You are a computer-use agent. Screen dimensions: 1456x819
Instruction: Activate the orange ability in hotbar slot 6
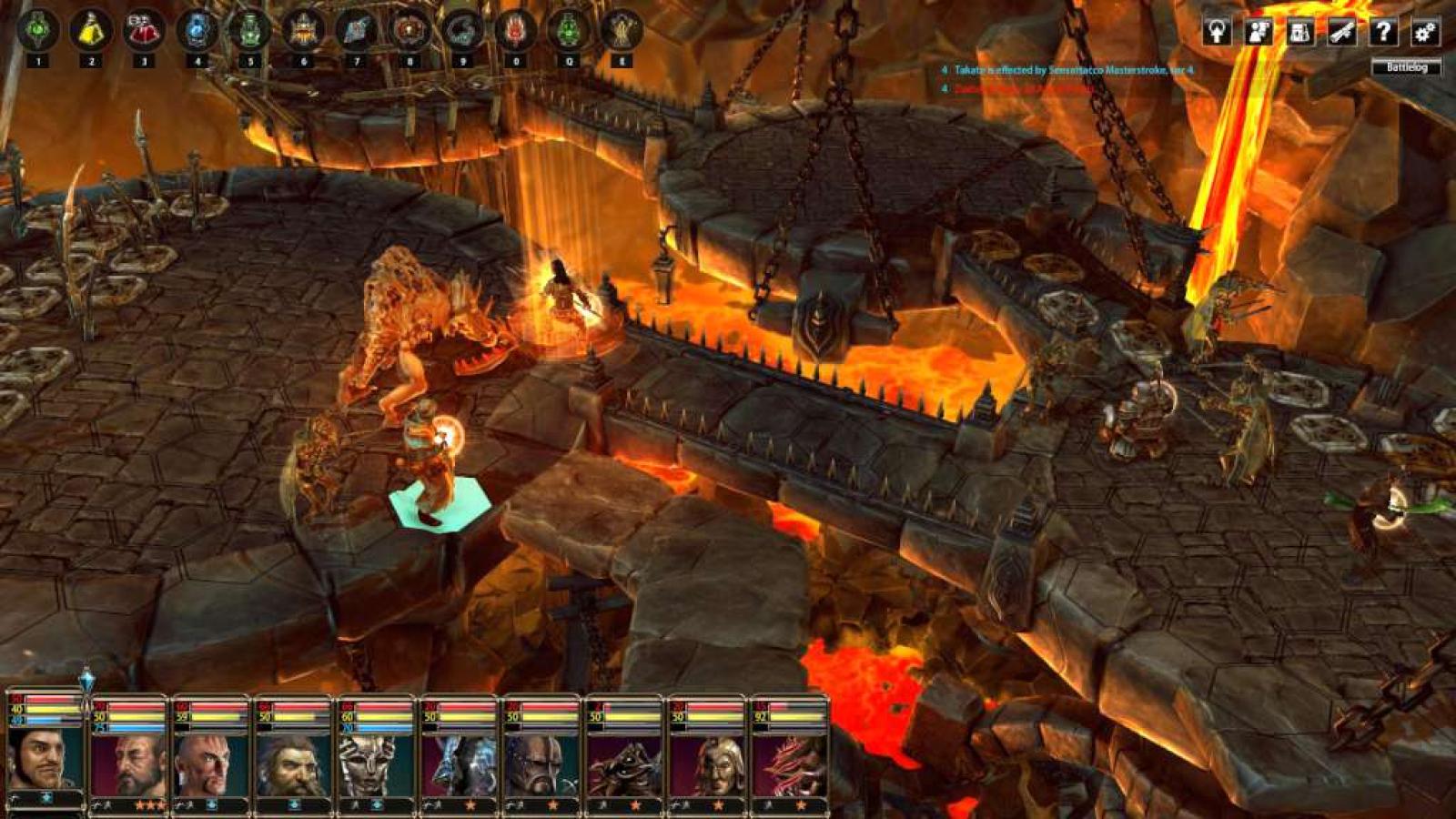tap(303, 30)
